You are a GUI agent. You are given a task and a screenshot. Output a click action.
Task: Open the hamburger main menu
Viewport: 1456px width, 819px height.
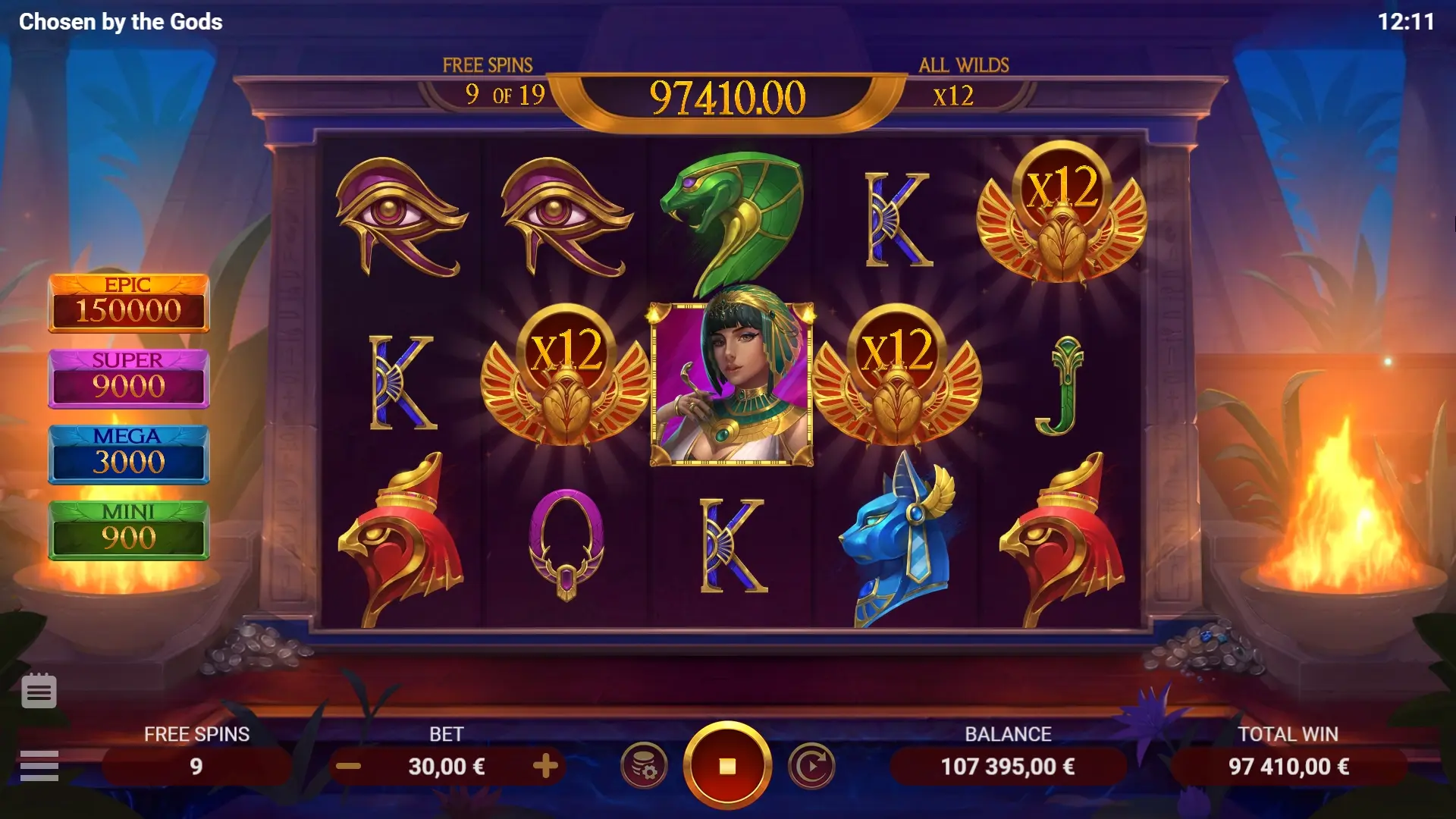pyautogui.click(x=39, y=766)
